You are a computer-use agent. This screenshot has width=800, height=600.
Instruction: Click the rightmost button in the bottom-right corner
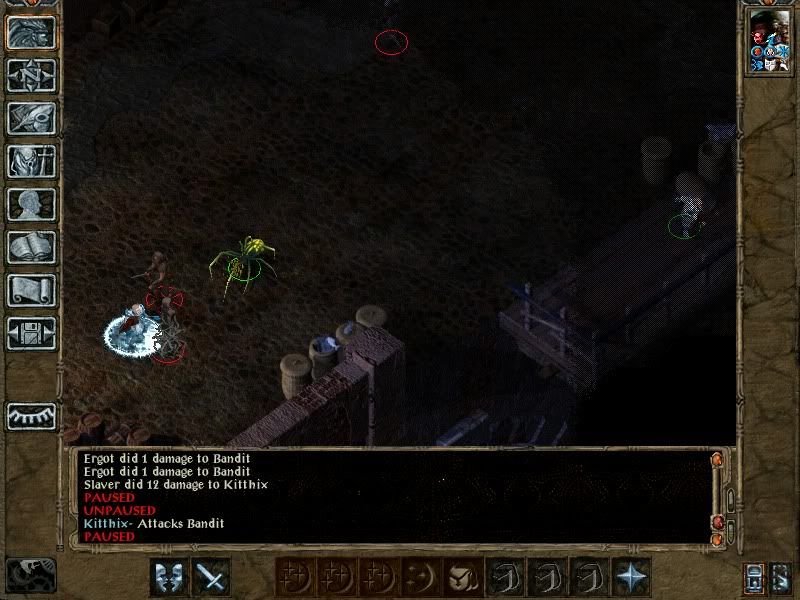(x=782, y=577)
